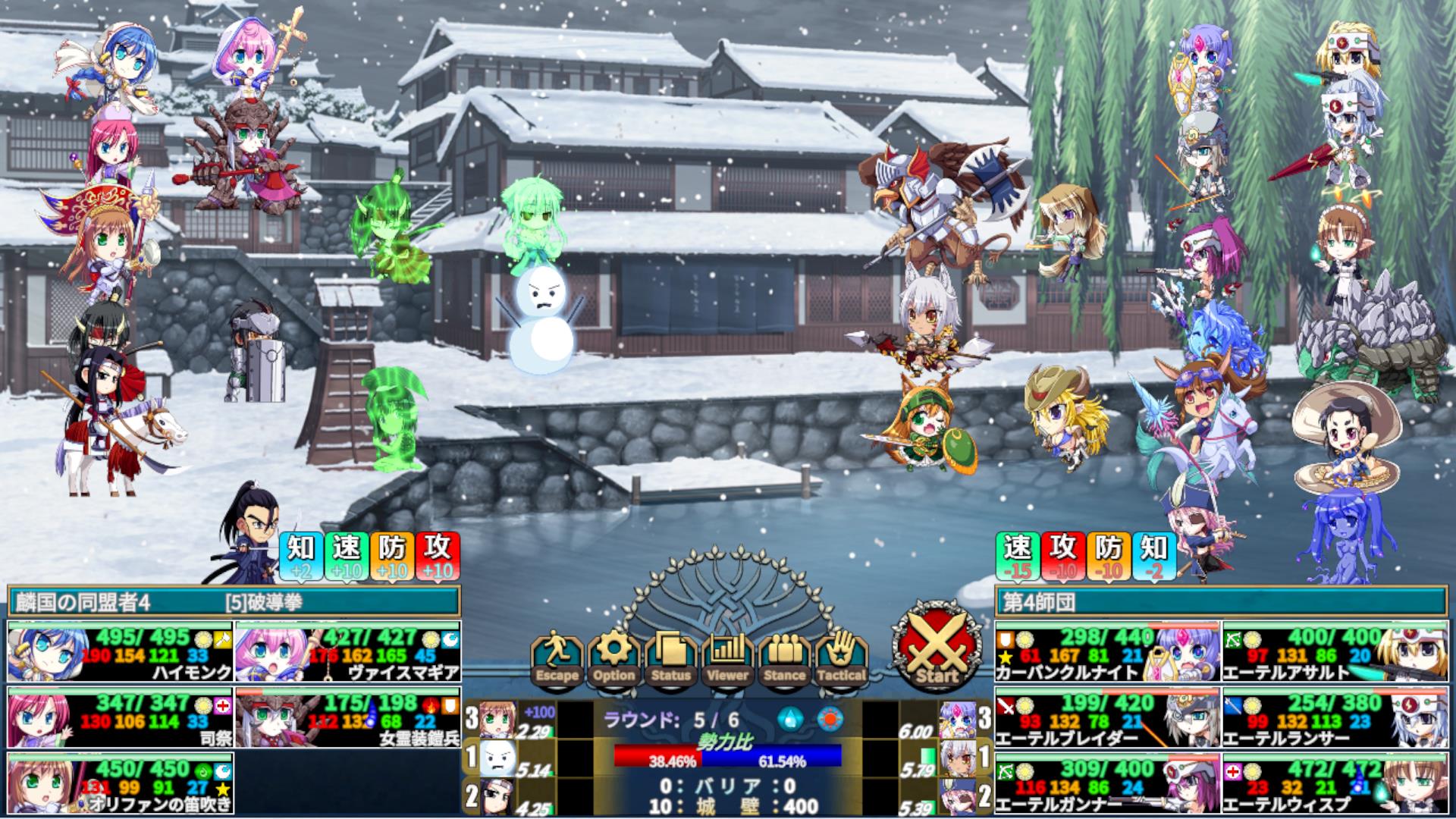This screenshot has height=819, width=1456.
Task: Select enemy エーテルウィスプ panel
Action: 1334,783
